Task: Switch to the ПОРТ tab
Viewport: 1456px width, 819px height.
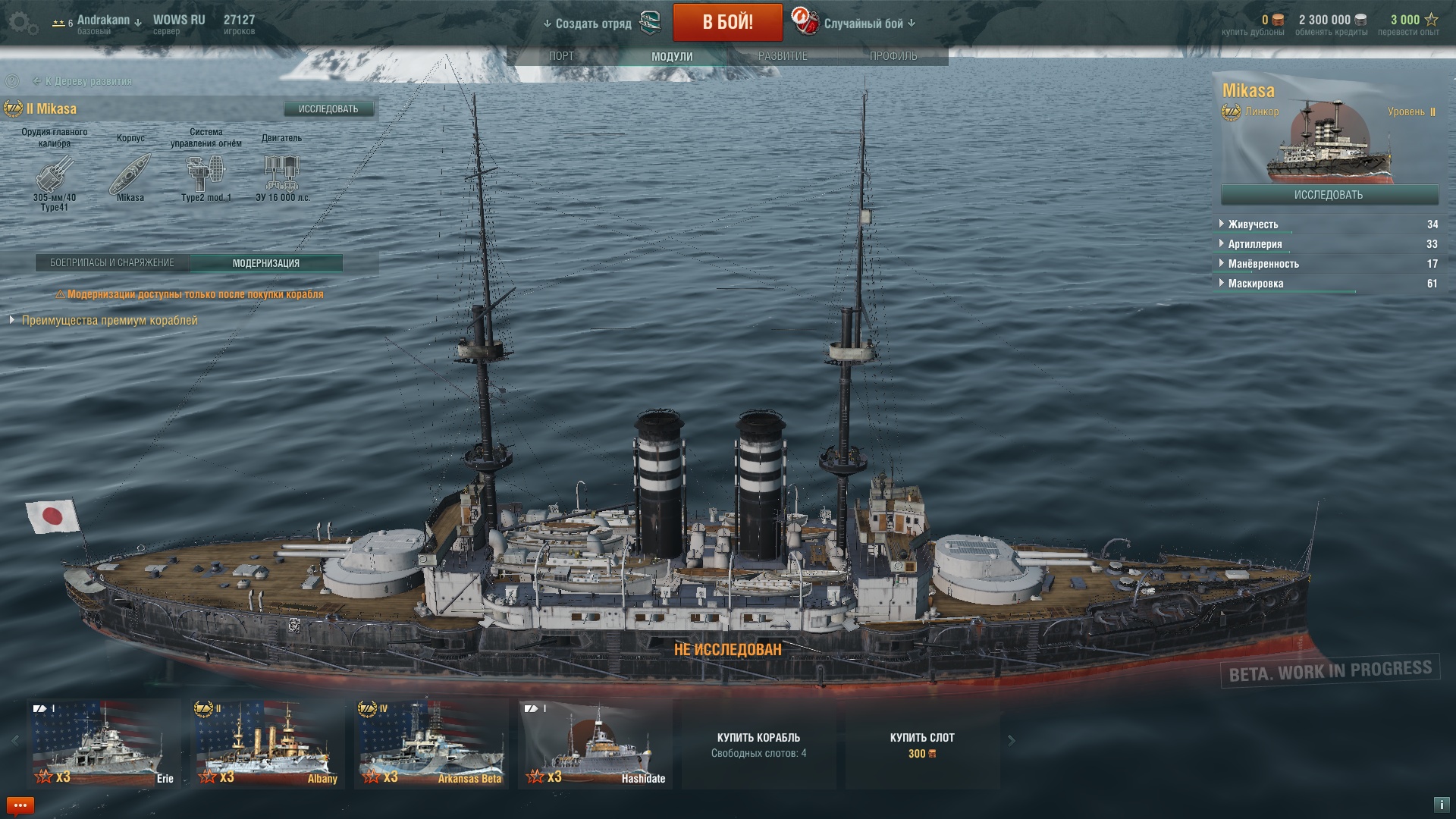Action: tap(561, 56)
